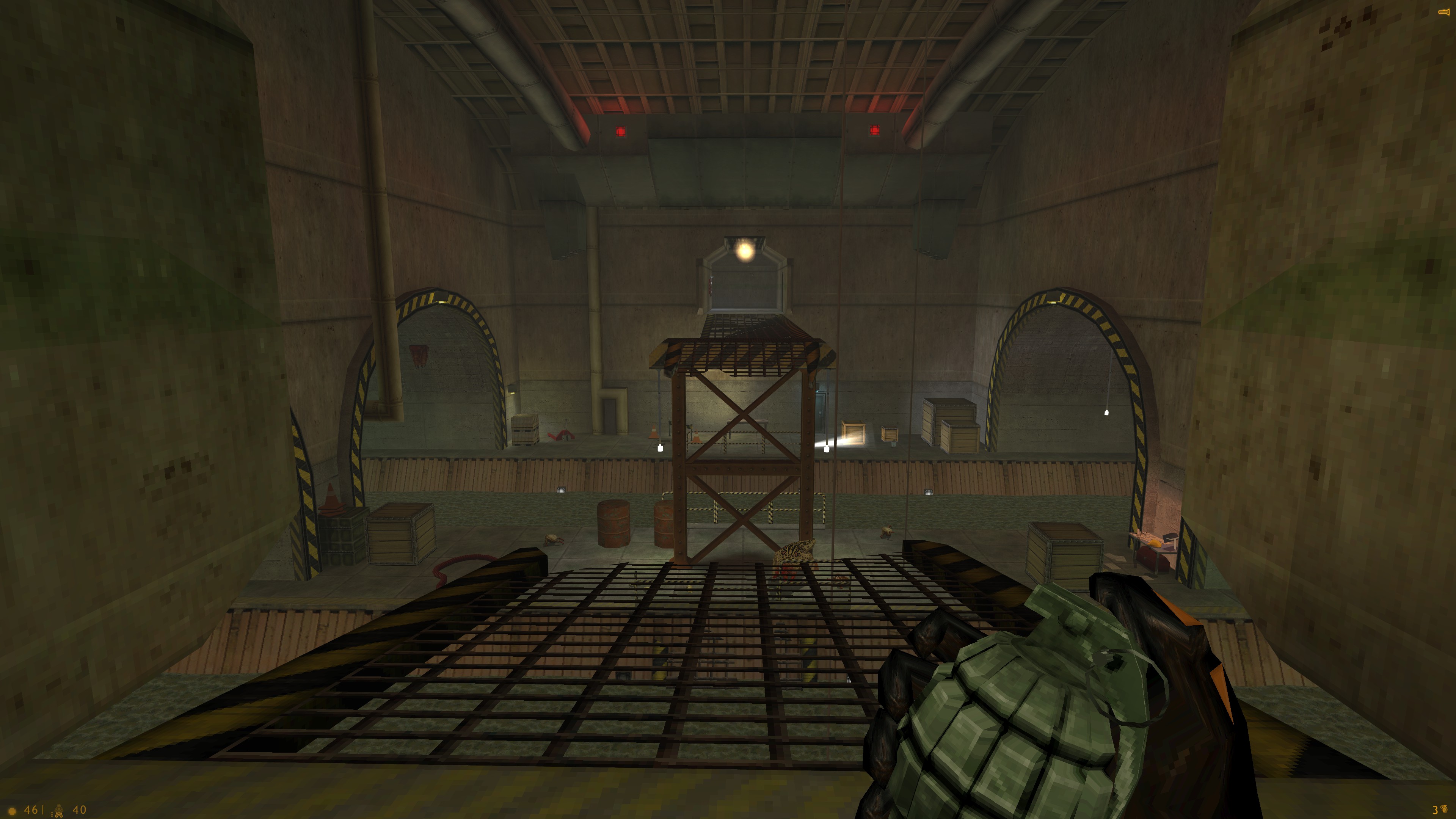This screenshot has height=819, width=1456.
Task: Click the grenade count number 3
Action: (x=1434, y=811)
